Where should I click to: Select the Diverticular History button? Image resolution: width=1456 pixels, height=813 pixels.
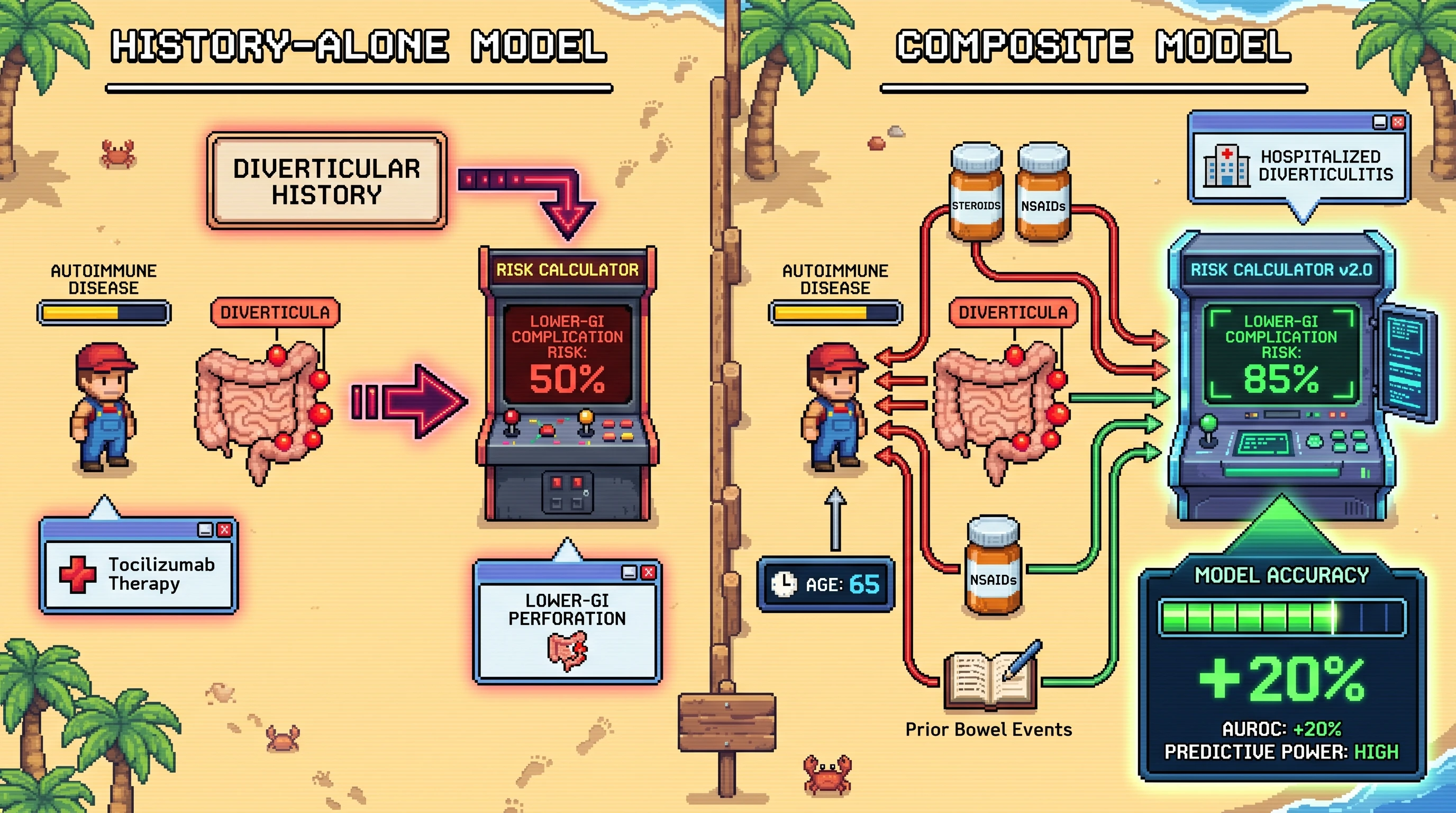tap(326, 181)
